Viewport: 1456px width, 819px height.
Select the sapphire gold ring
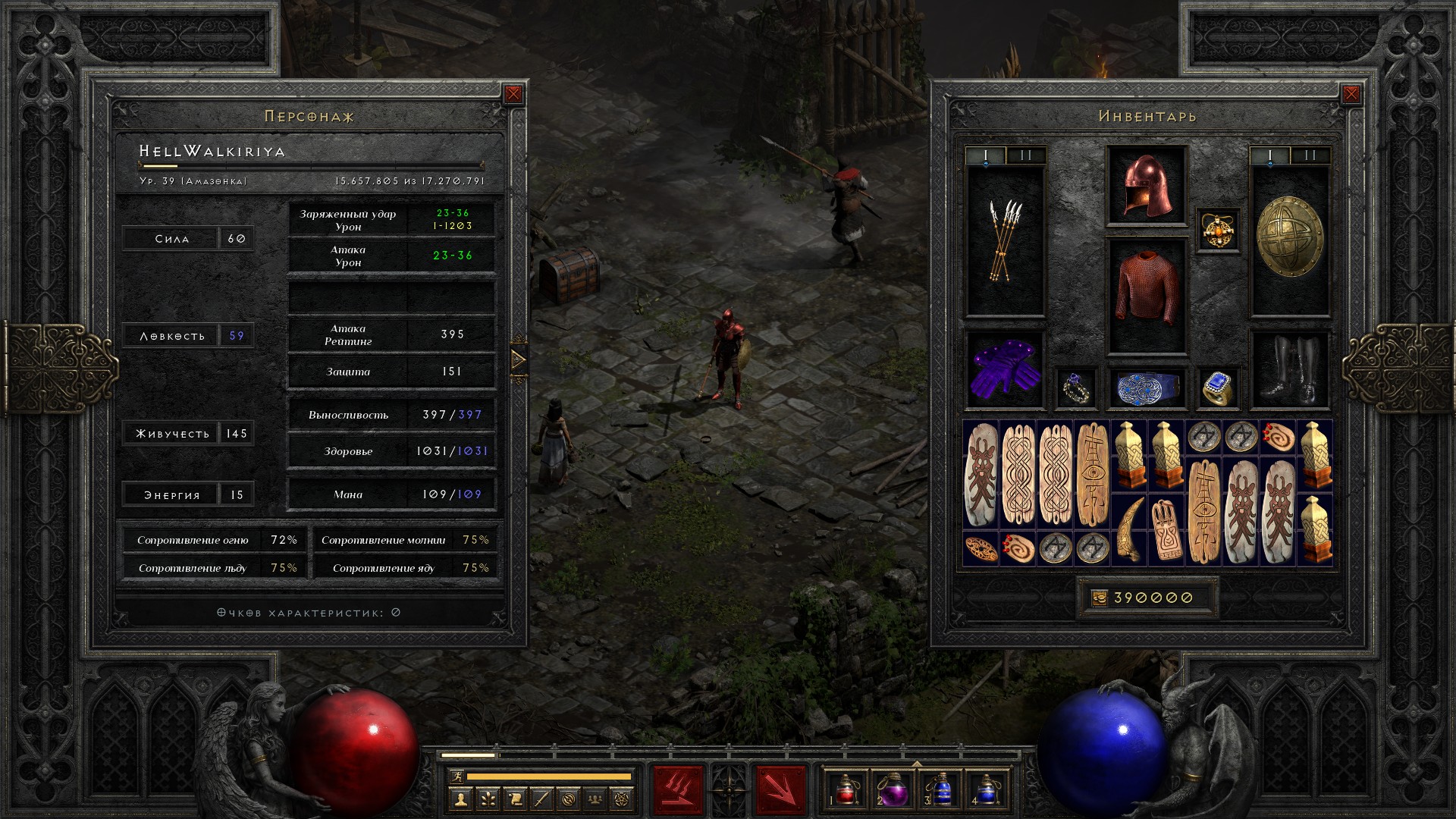coord(1218,388)
